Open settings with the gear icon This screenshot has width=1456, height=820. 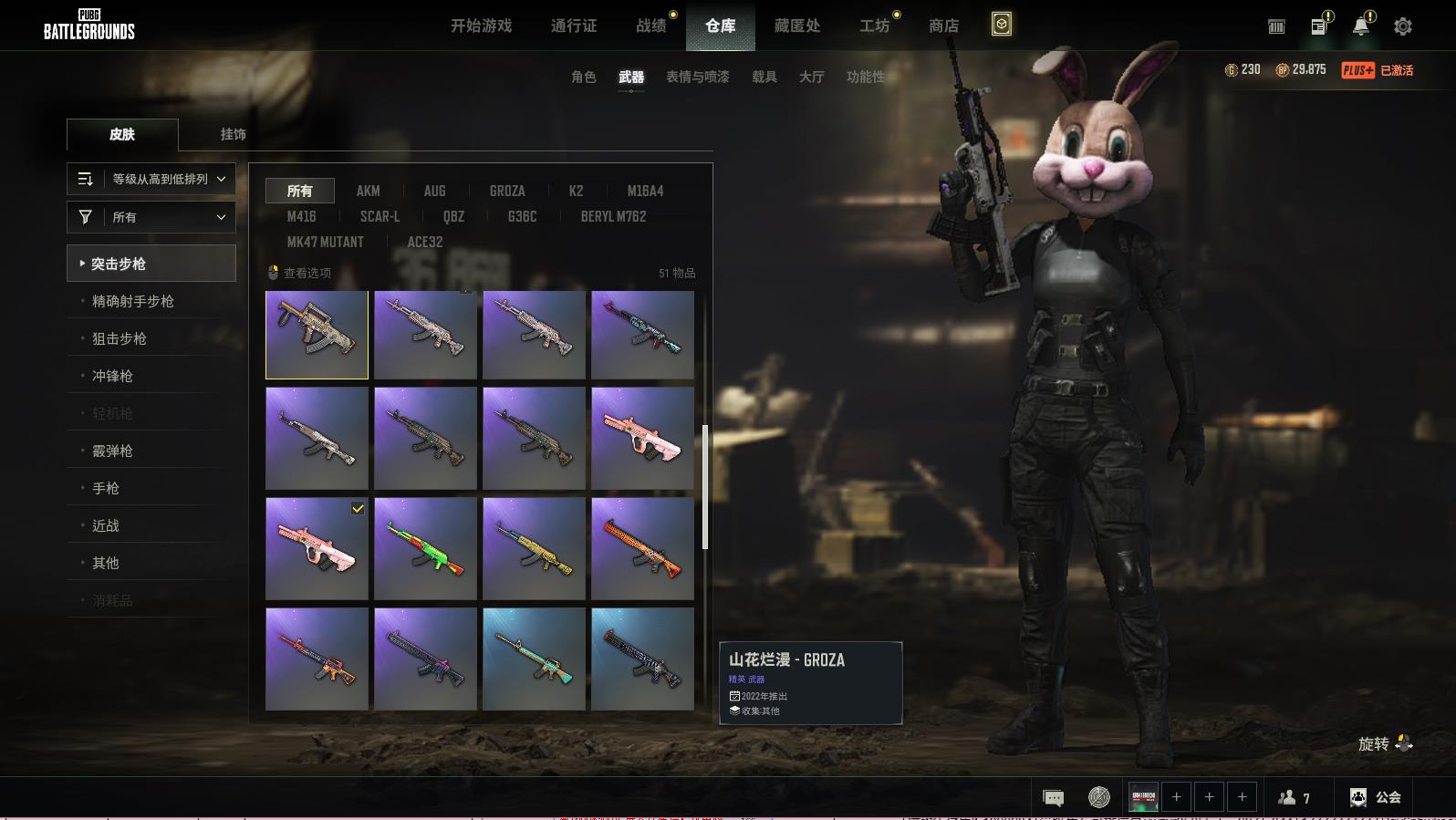(1402, 26)
